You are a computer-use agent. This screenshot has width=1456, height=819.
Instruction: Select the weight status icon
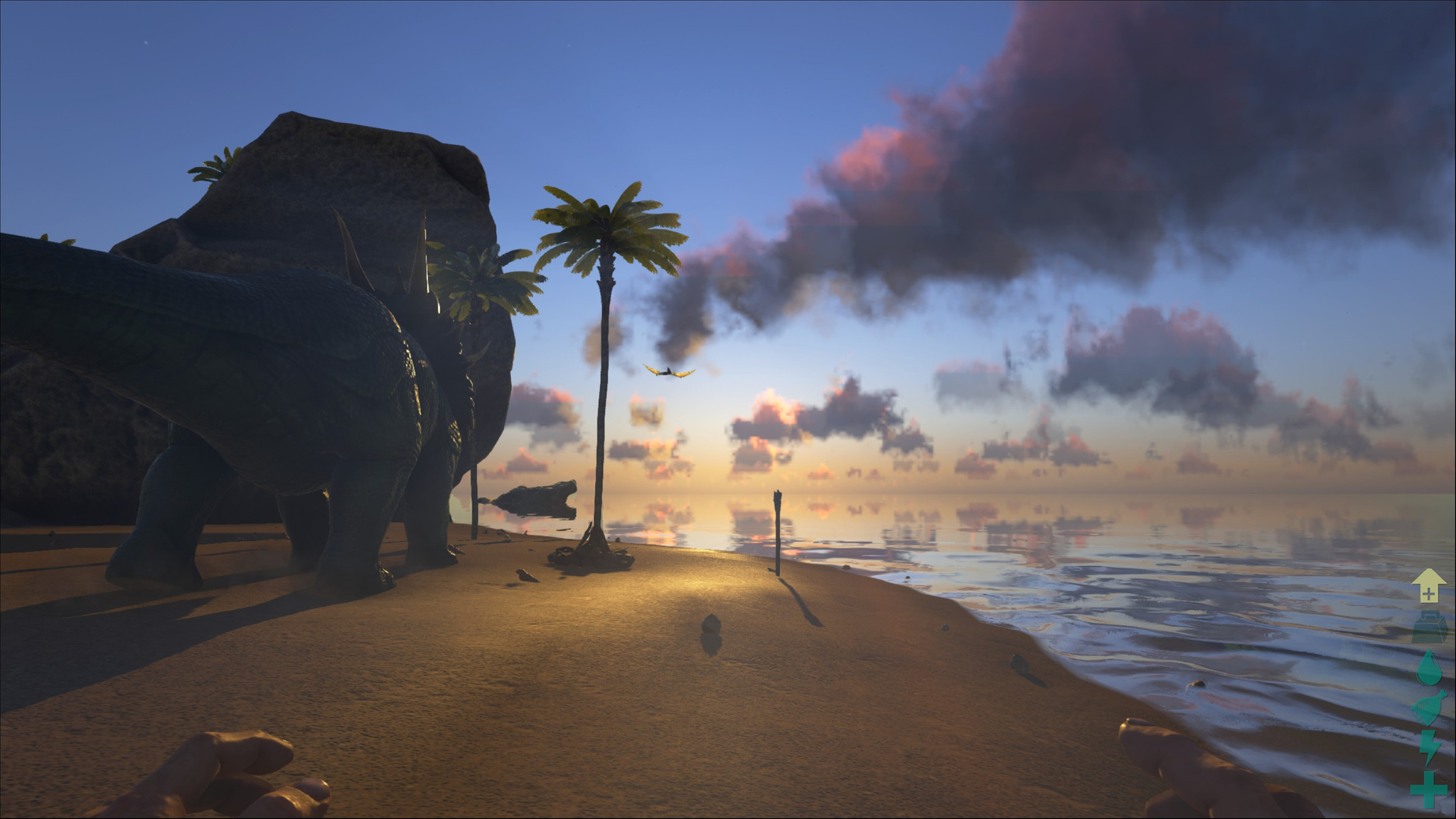click(1429, 626)
